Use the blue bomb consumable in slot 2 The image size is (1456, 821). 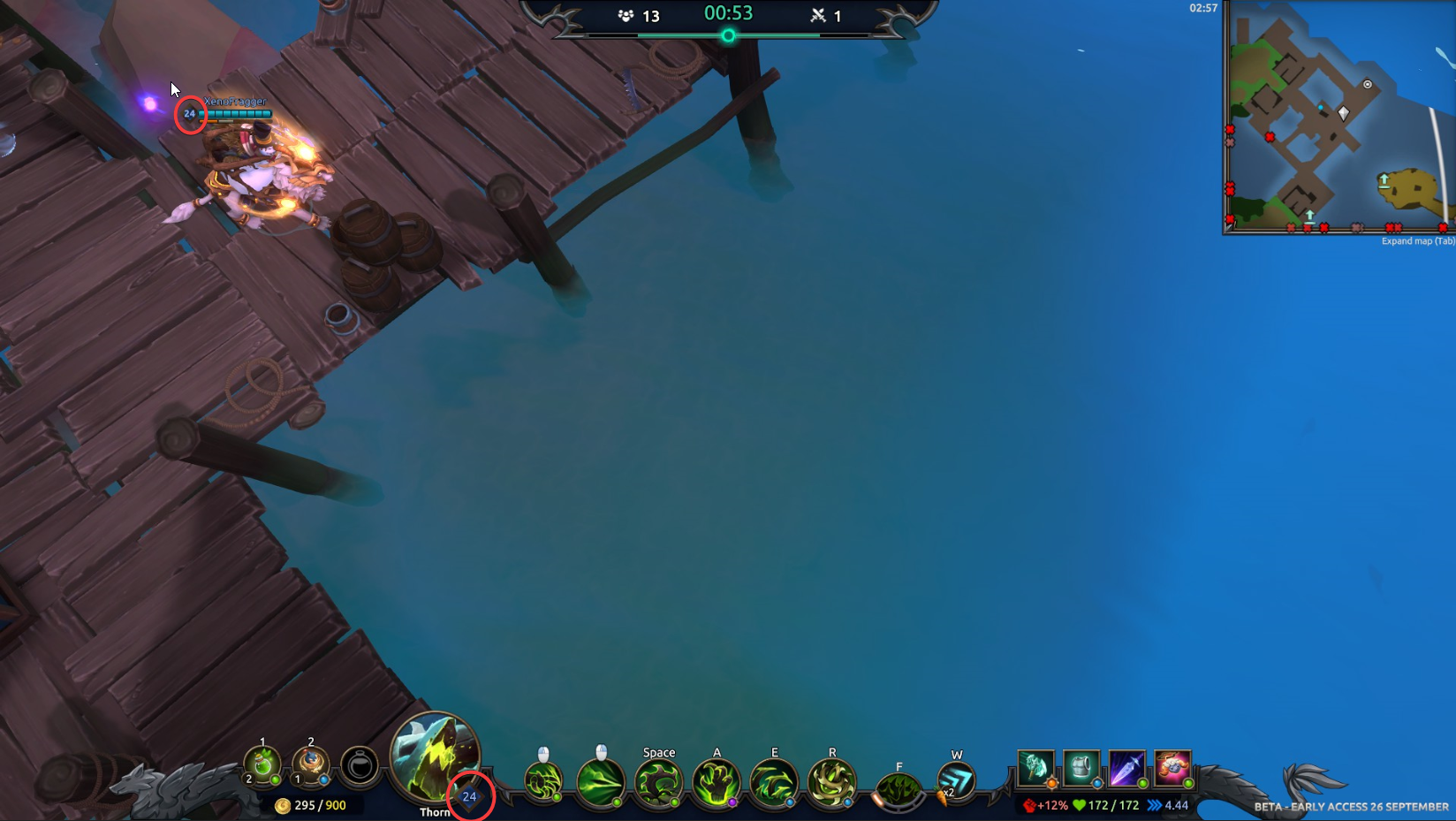[x=310, y=765]
